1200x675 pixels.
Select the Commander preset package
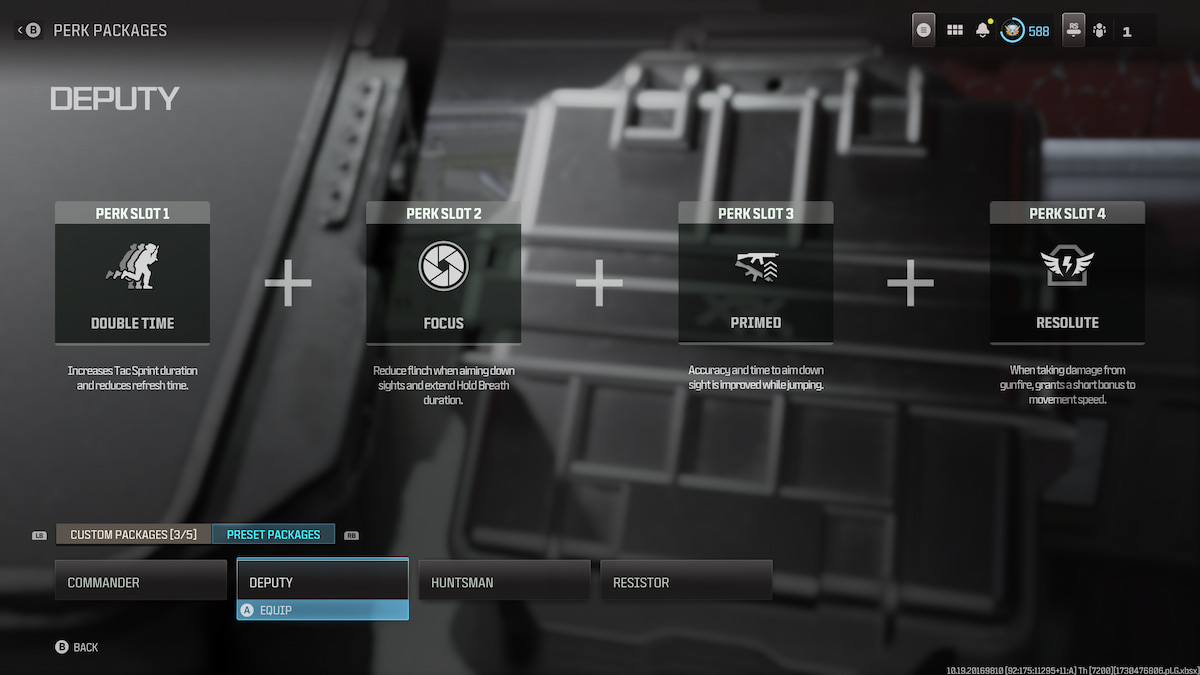coord(141,581)
